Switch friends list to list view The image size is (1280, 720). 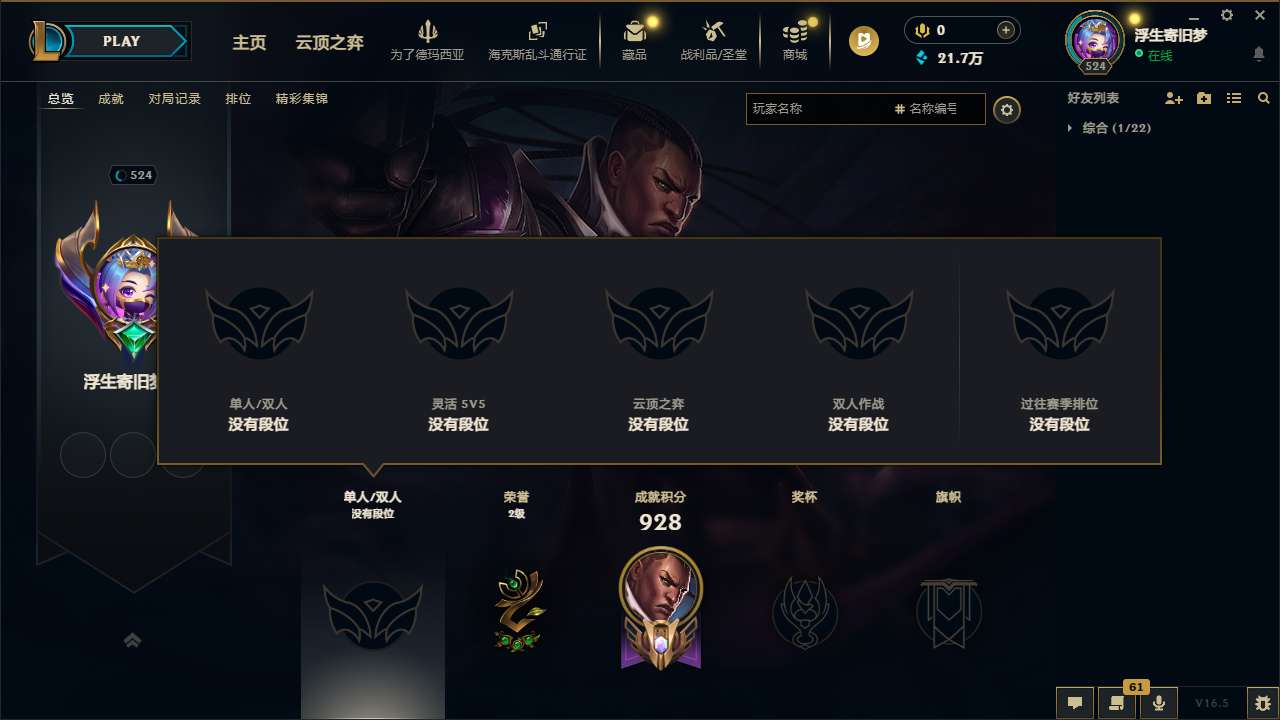(x=1233, y=98)
